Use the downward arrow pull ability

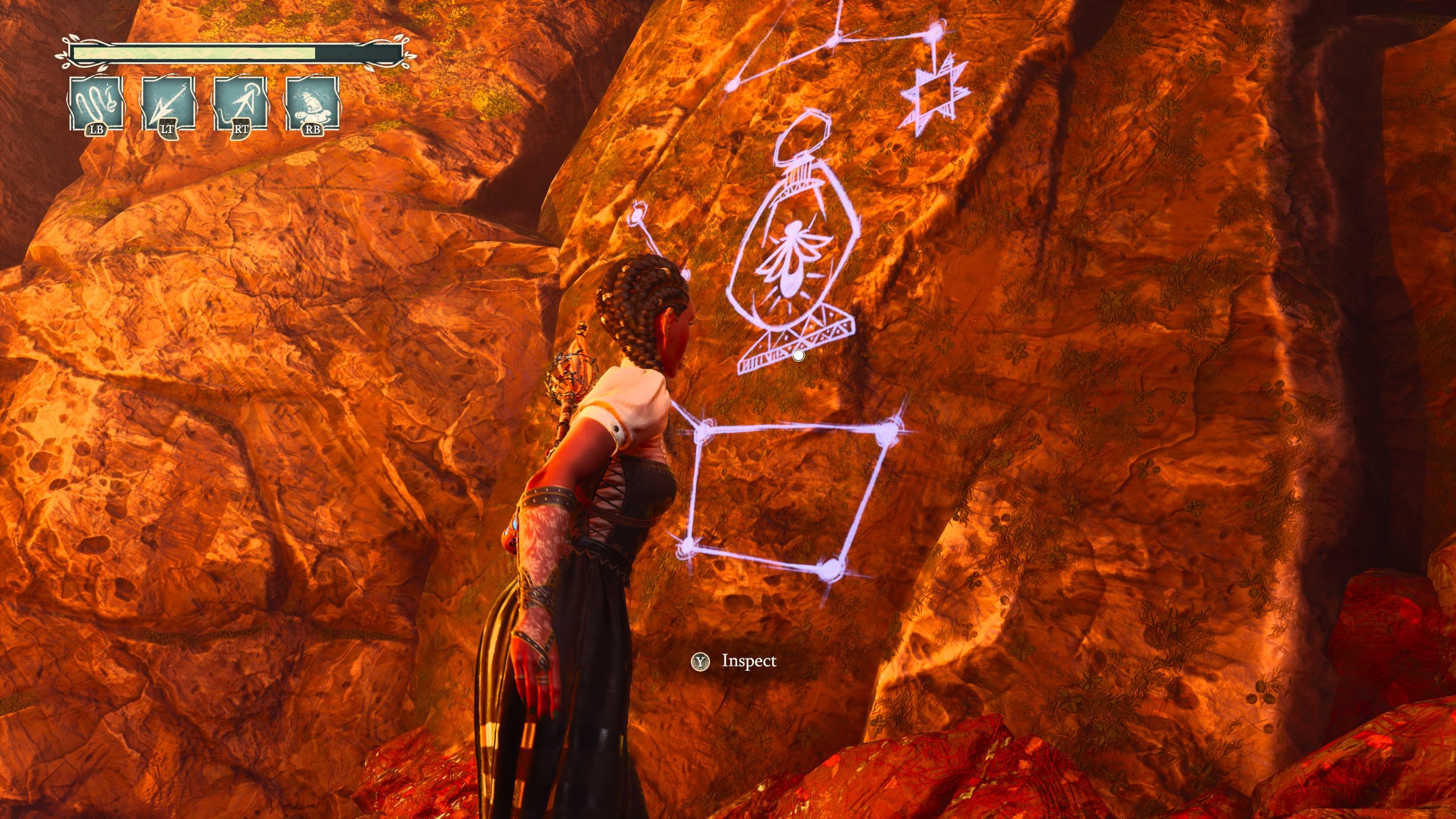(168, 104)
